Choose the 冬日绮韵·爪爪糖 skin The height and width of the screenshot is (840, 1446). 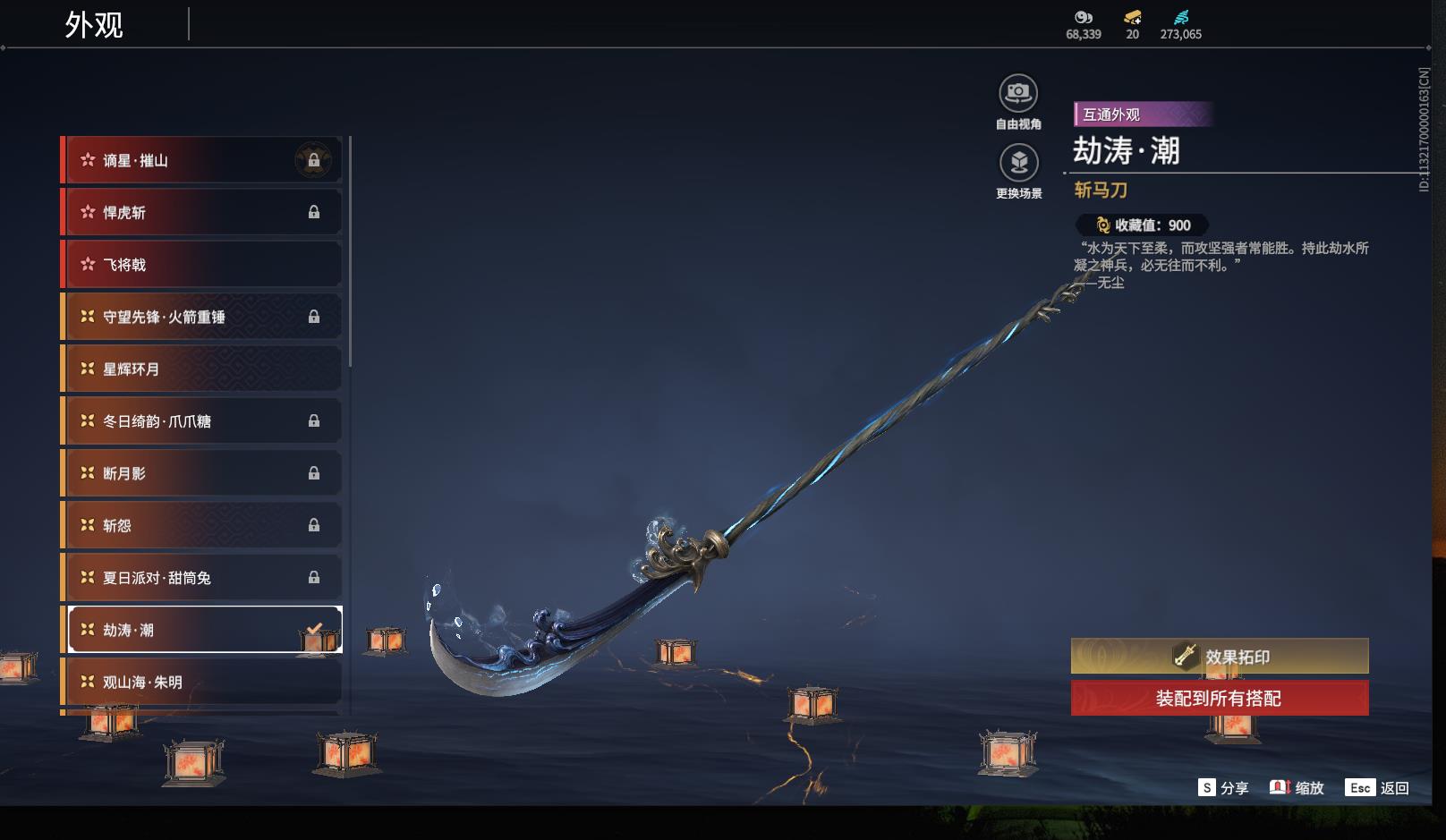(201, 420)
